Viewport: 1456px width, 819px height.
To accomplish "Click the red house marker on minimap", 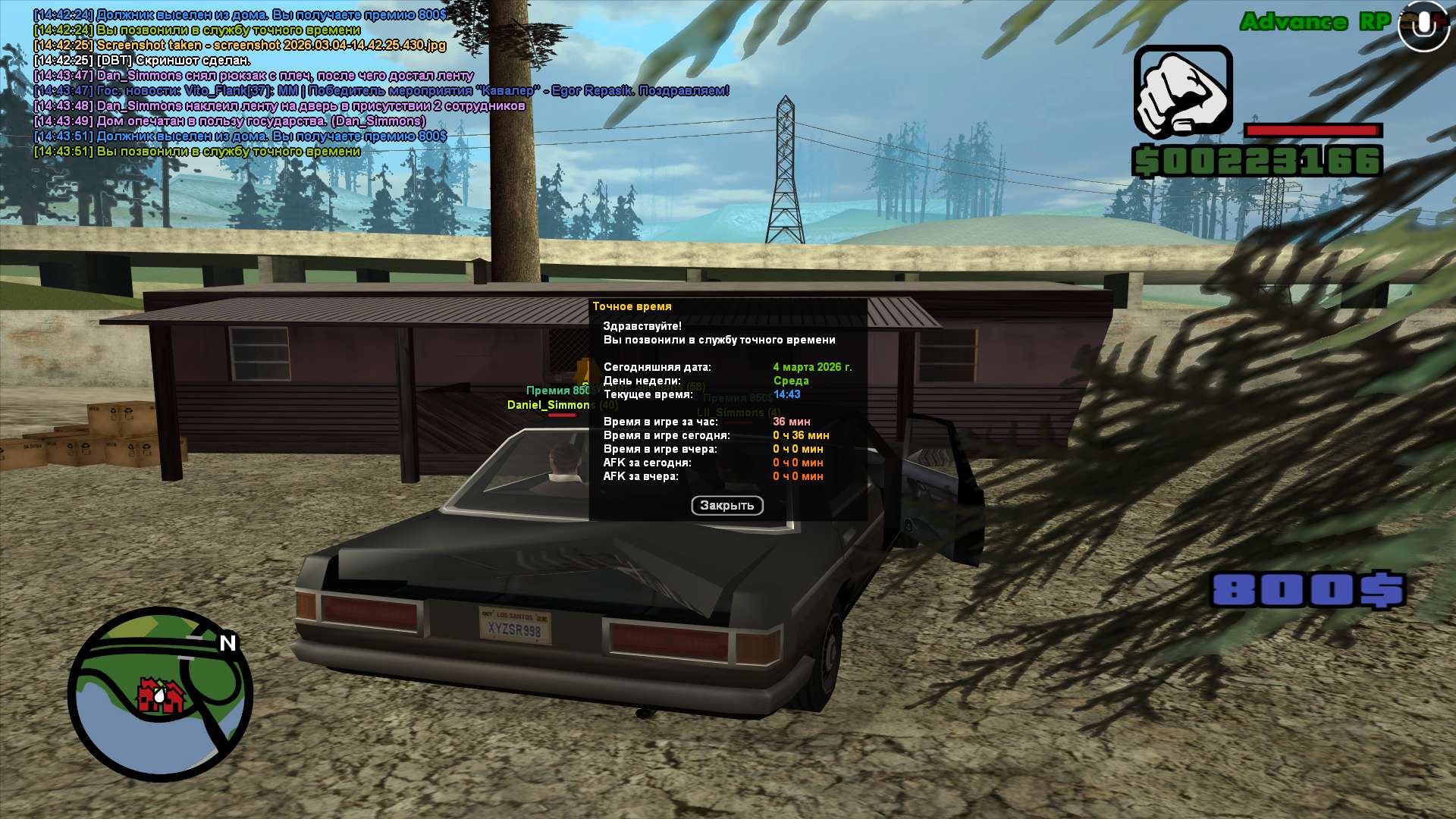I will 159,695.
